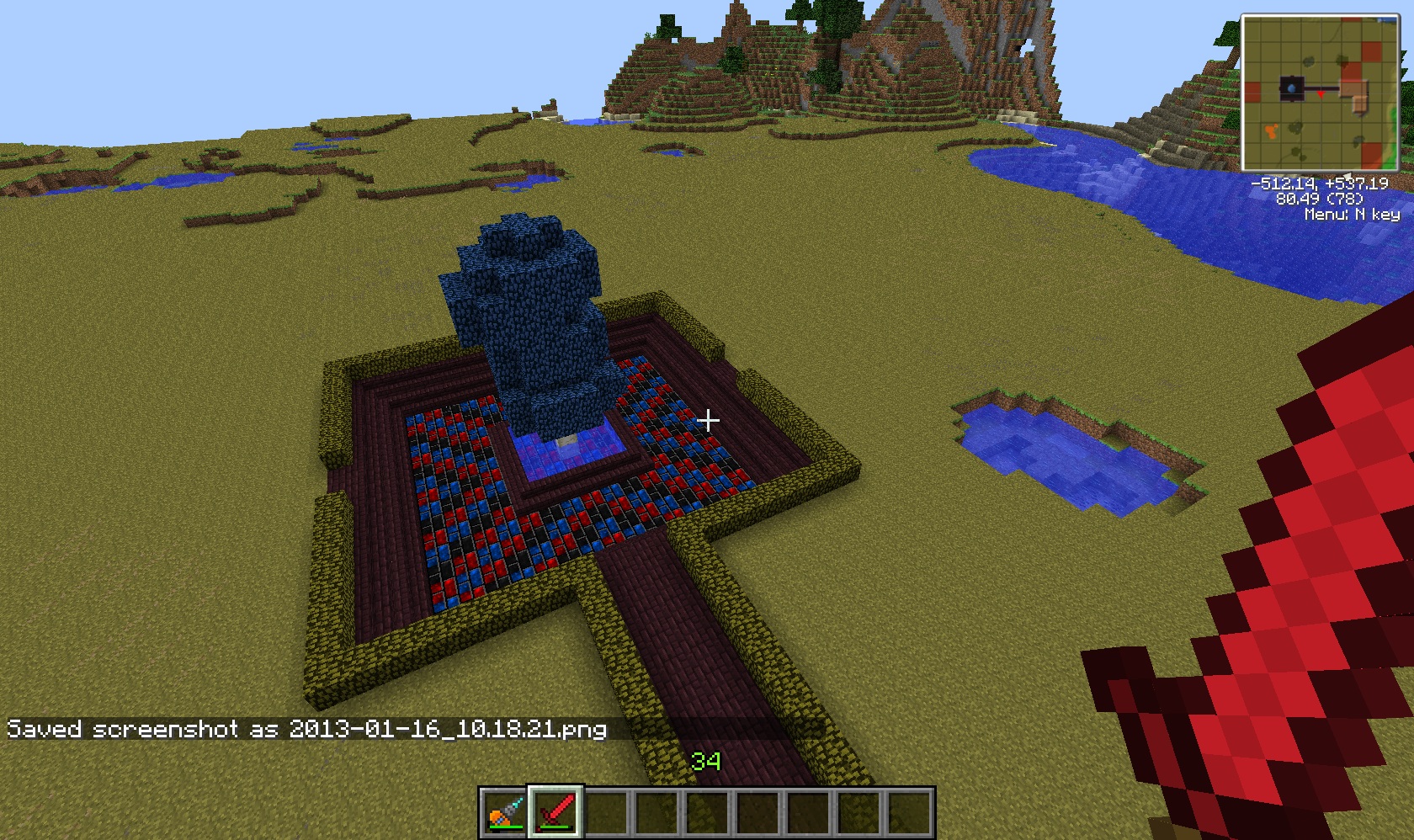Click the minimap in the corner
This screenshot has width=1414, height=840.
pos(1319,93)
